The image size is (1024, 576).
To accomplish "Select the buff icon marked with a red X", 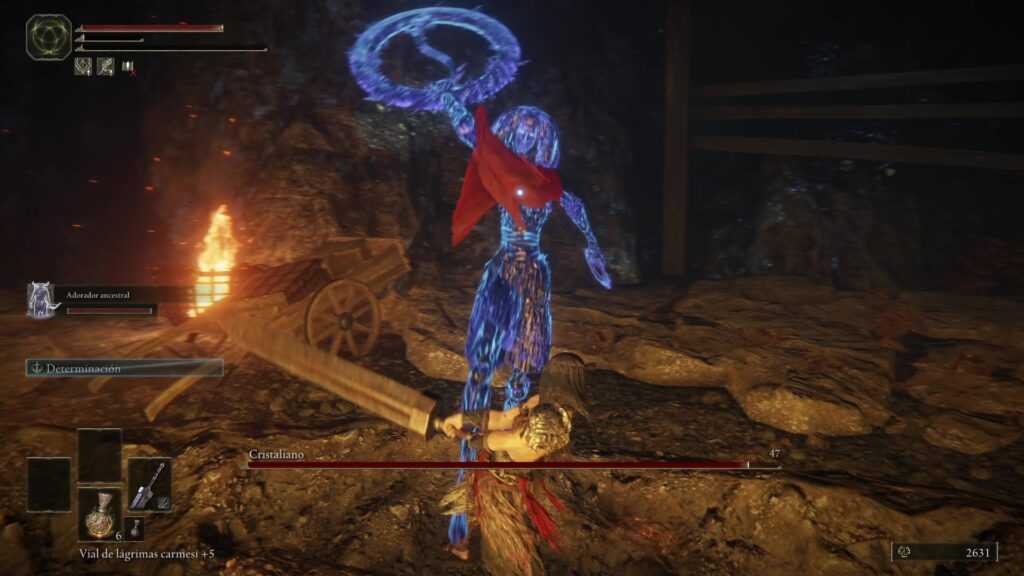I will coord(128,67).
